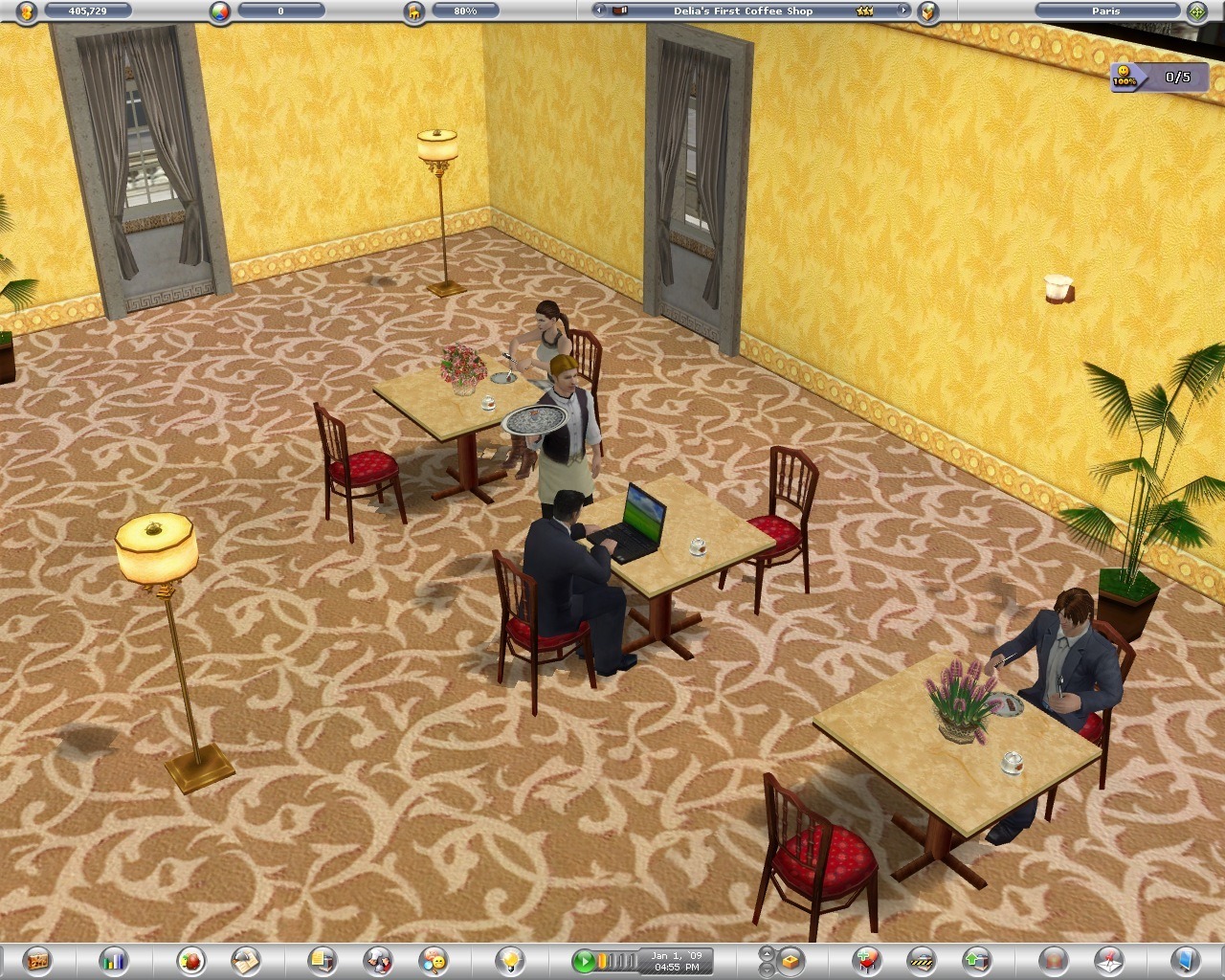1225x980 pixels.
Task: Open the yellow notes and books panel
Action: tap(323, 959)
